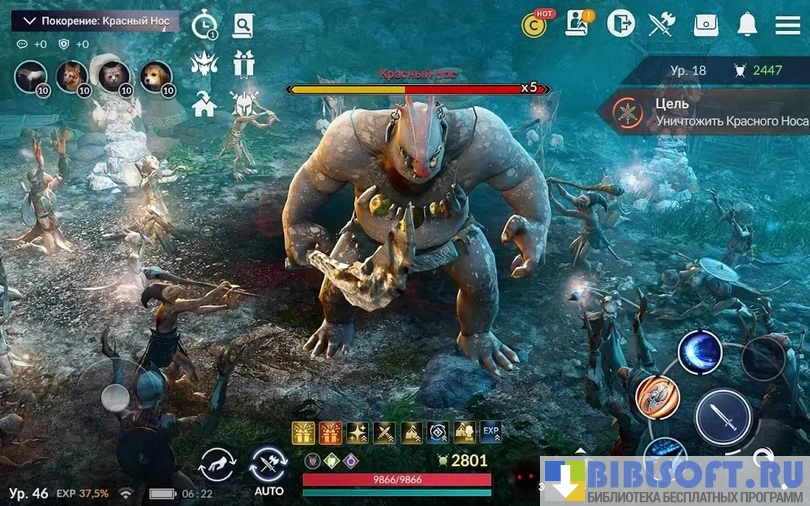Open the knight helmet icon
This screenshot has width=810, height=506.
point(243,103)
